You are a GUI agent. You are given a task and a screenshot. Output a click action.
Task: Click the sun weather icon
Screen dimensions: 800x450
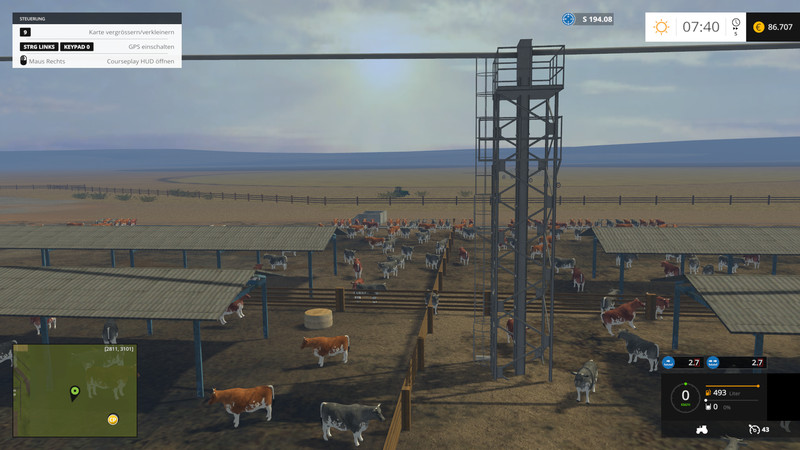[661, 27]
